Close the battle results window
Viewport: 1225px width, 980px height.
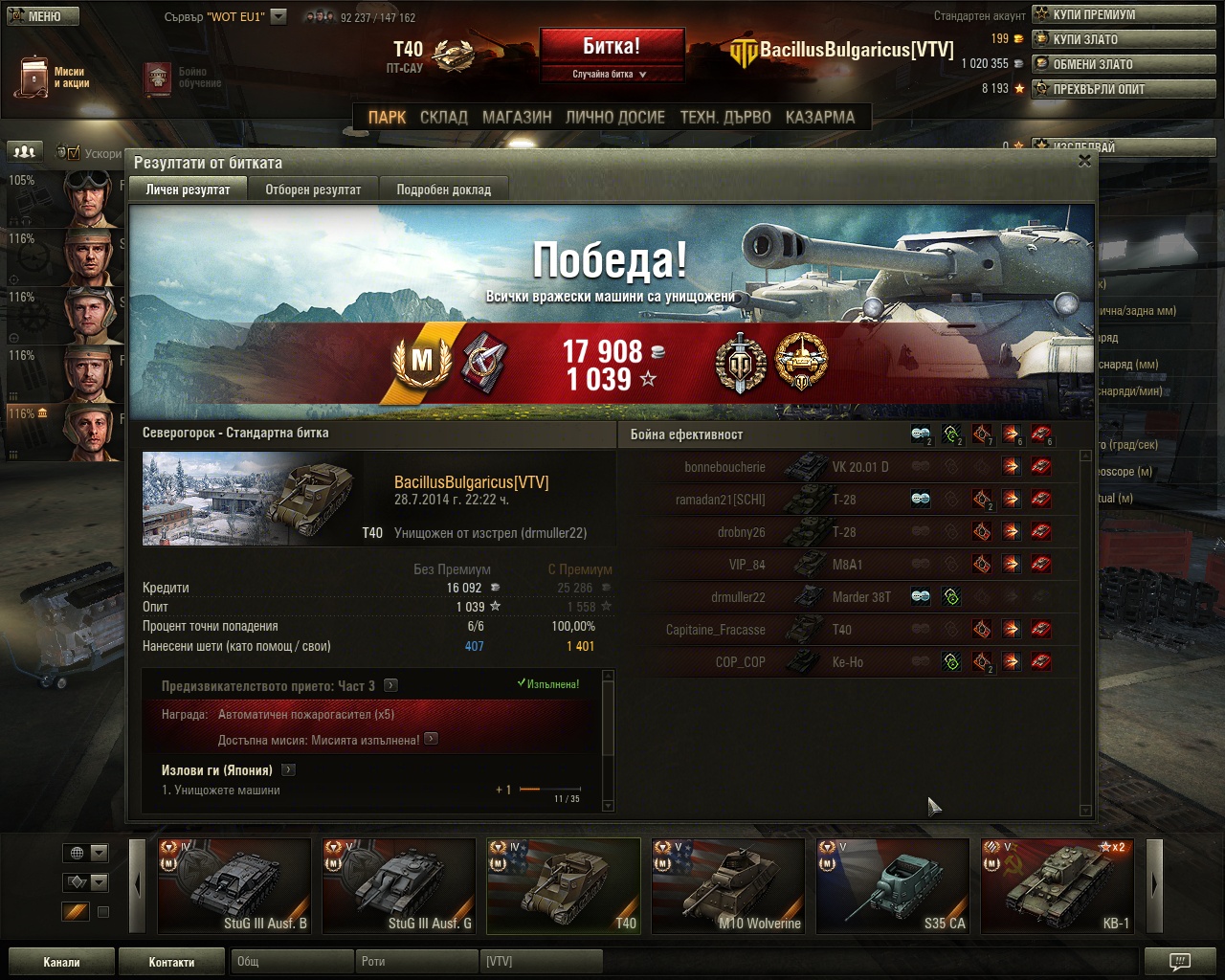tap(1084, 161)
